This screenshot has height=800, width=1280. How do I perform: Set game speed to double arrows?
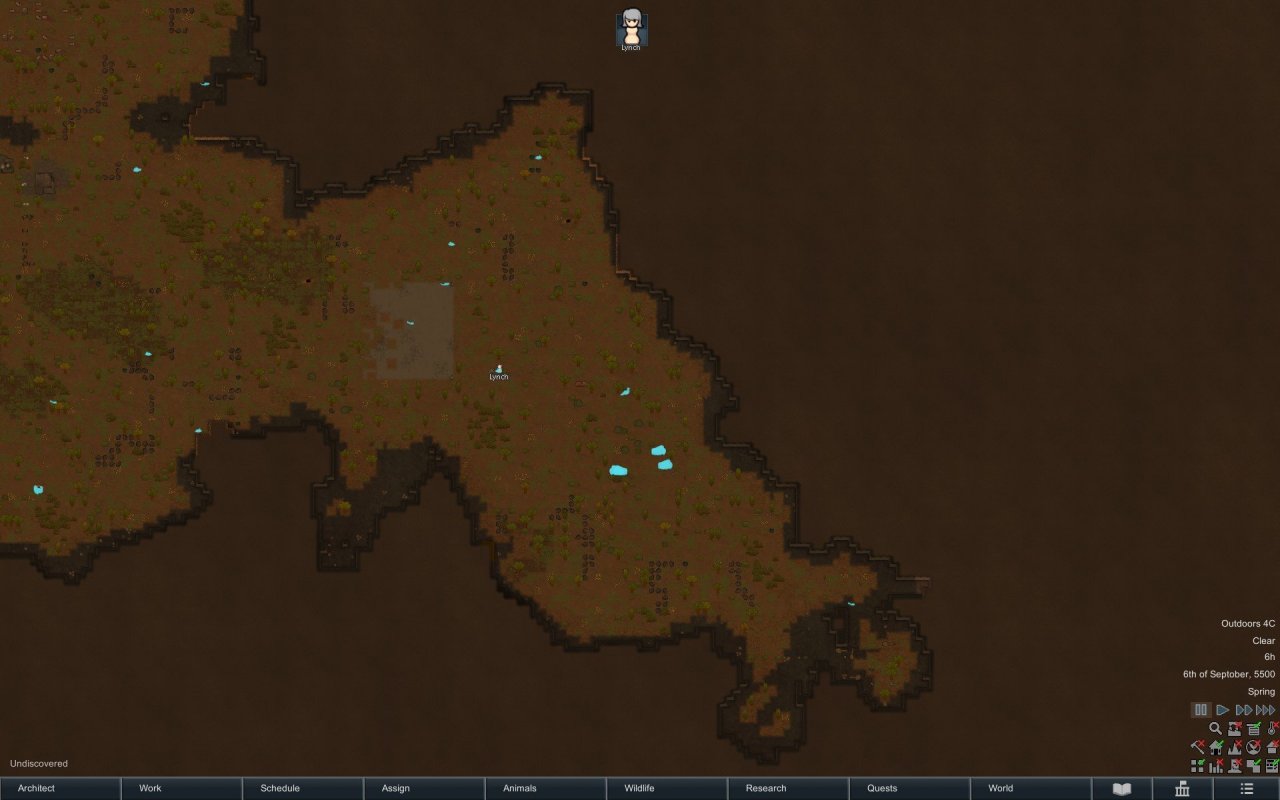[x=1244, y=710]
